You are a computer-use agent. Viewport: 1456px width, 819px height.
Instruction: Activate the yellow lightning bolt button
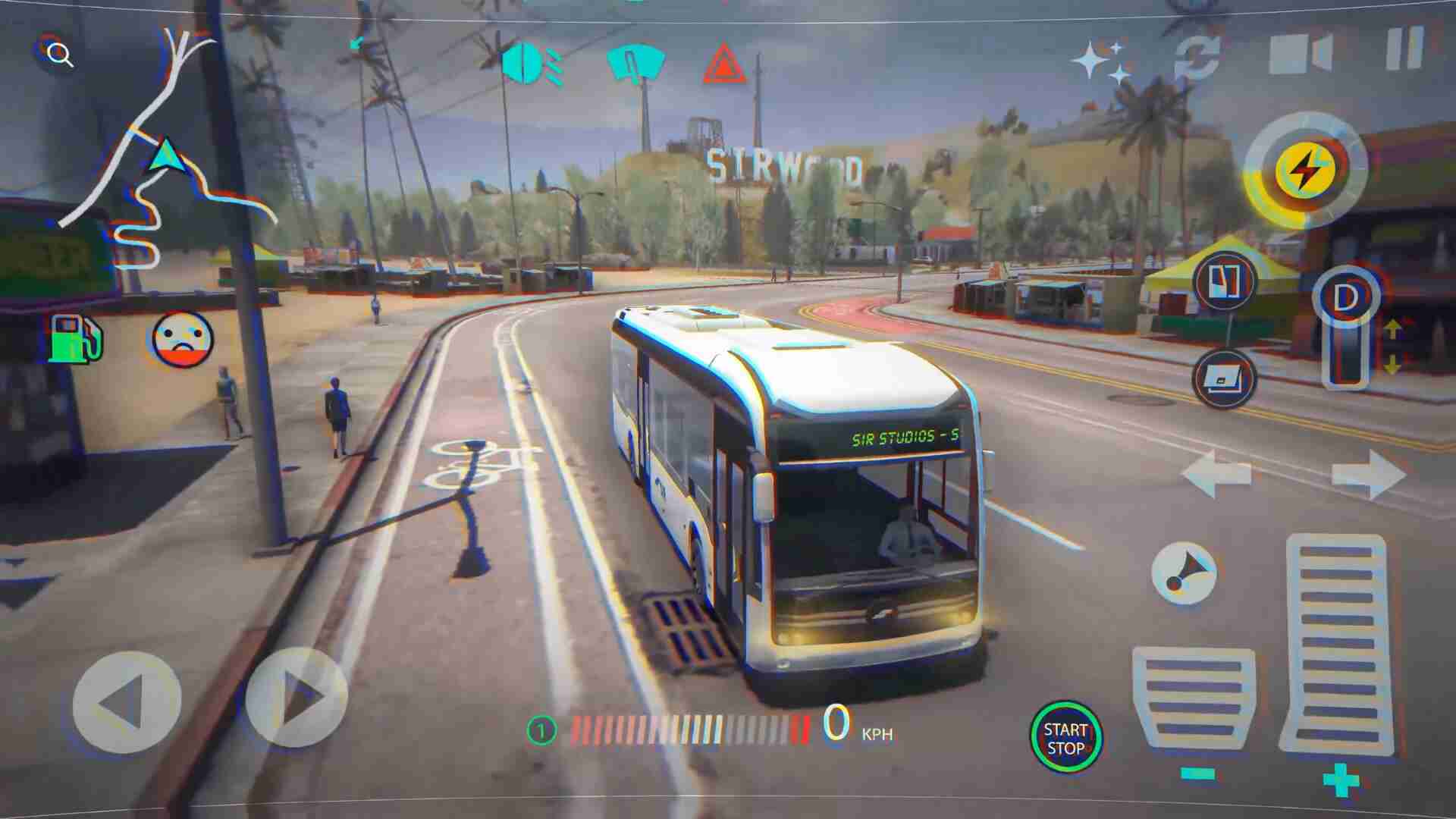click(x=1304, y=169)
